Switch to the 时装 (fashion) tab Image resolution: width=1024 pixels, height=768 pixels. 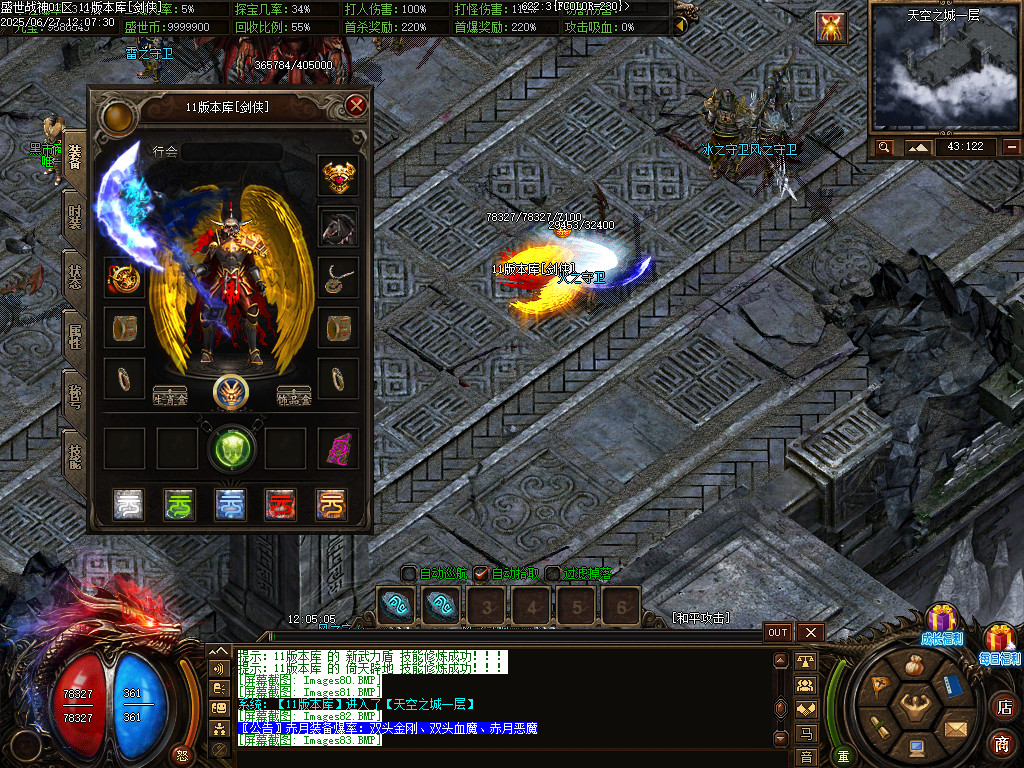75,216
